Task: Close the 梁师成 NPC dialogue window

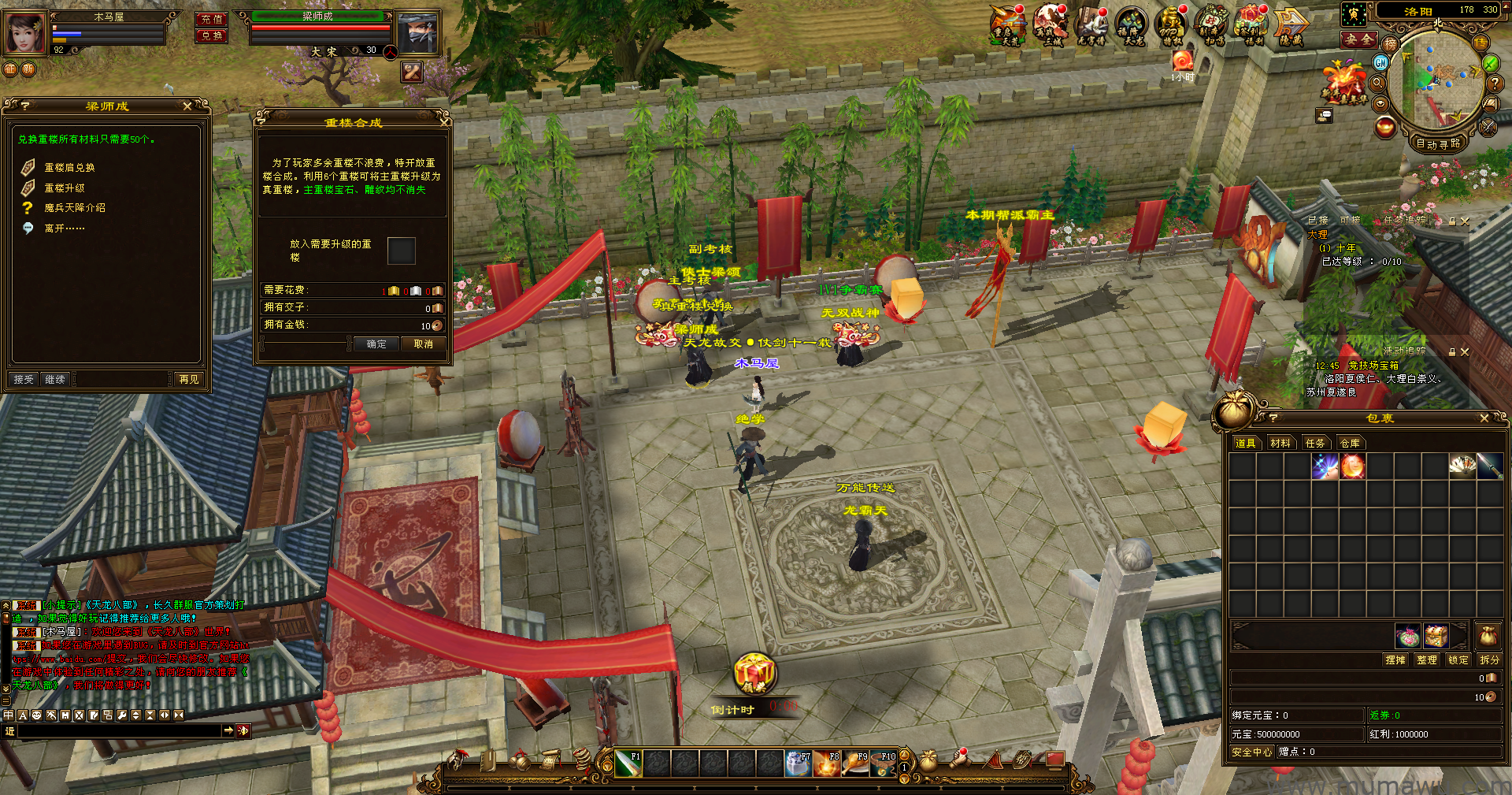Action: [x=187, y=106]
